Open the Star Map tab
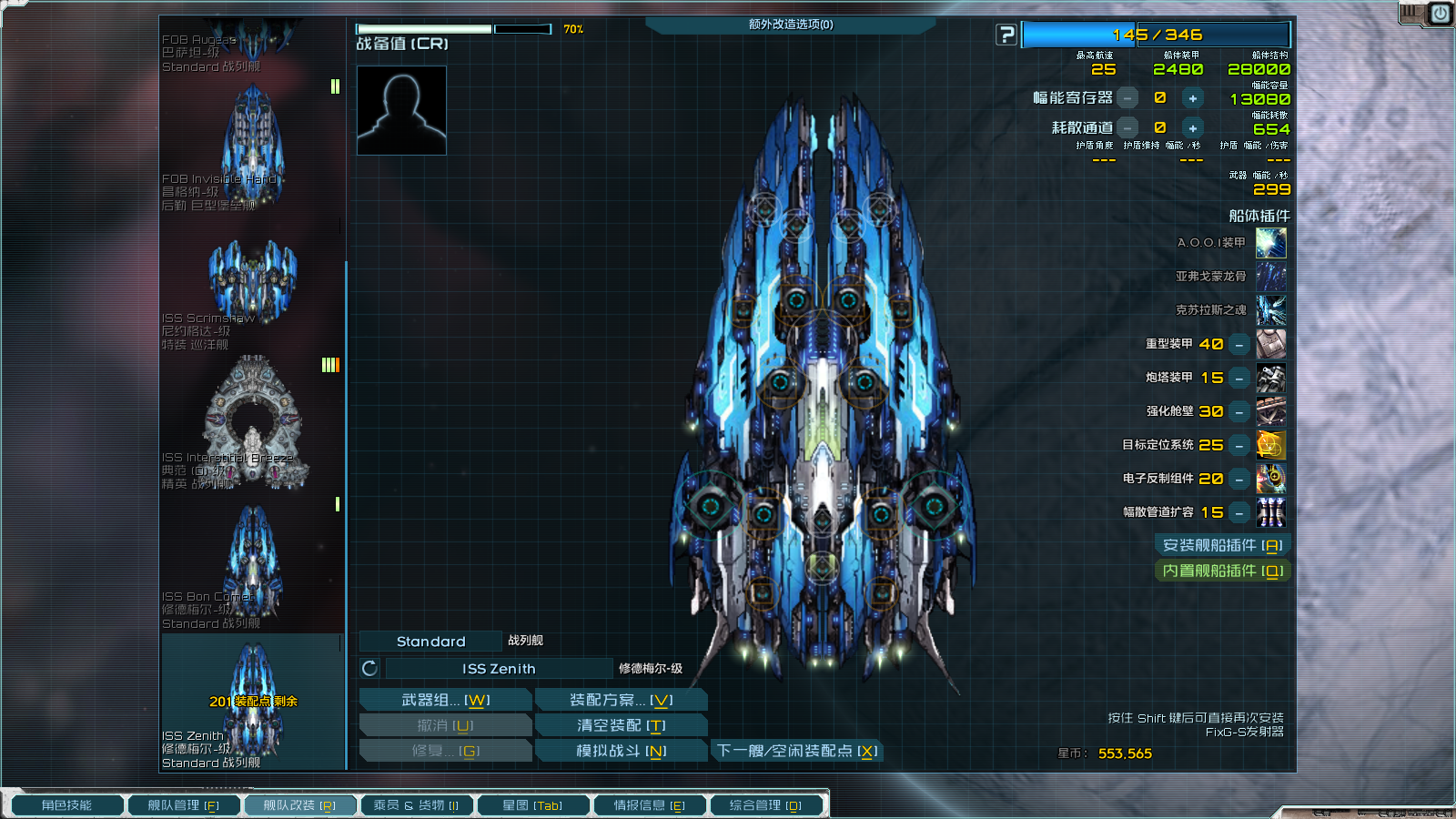 (x=532, y=805)
